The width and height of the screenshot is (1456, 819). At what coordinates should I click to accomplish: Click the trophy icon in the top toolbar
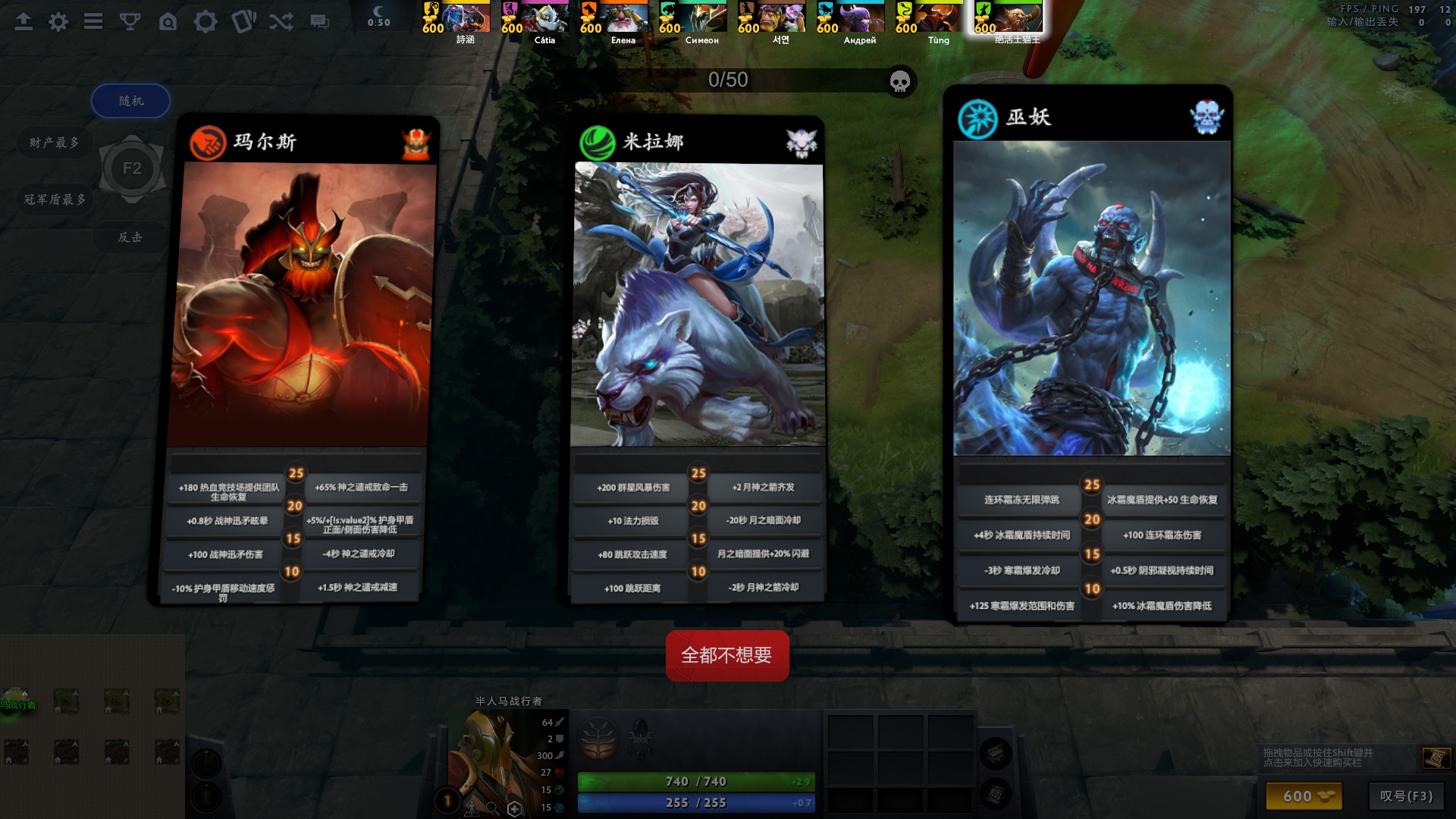click(x=130, y=22)
